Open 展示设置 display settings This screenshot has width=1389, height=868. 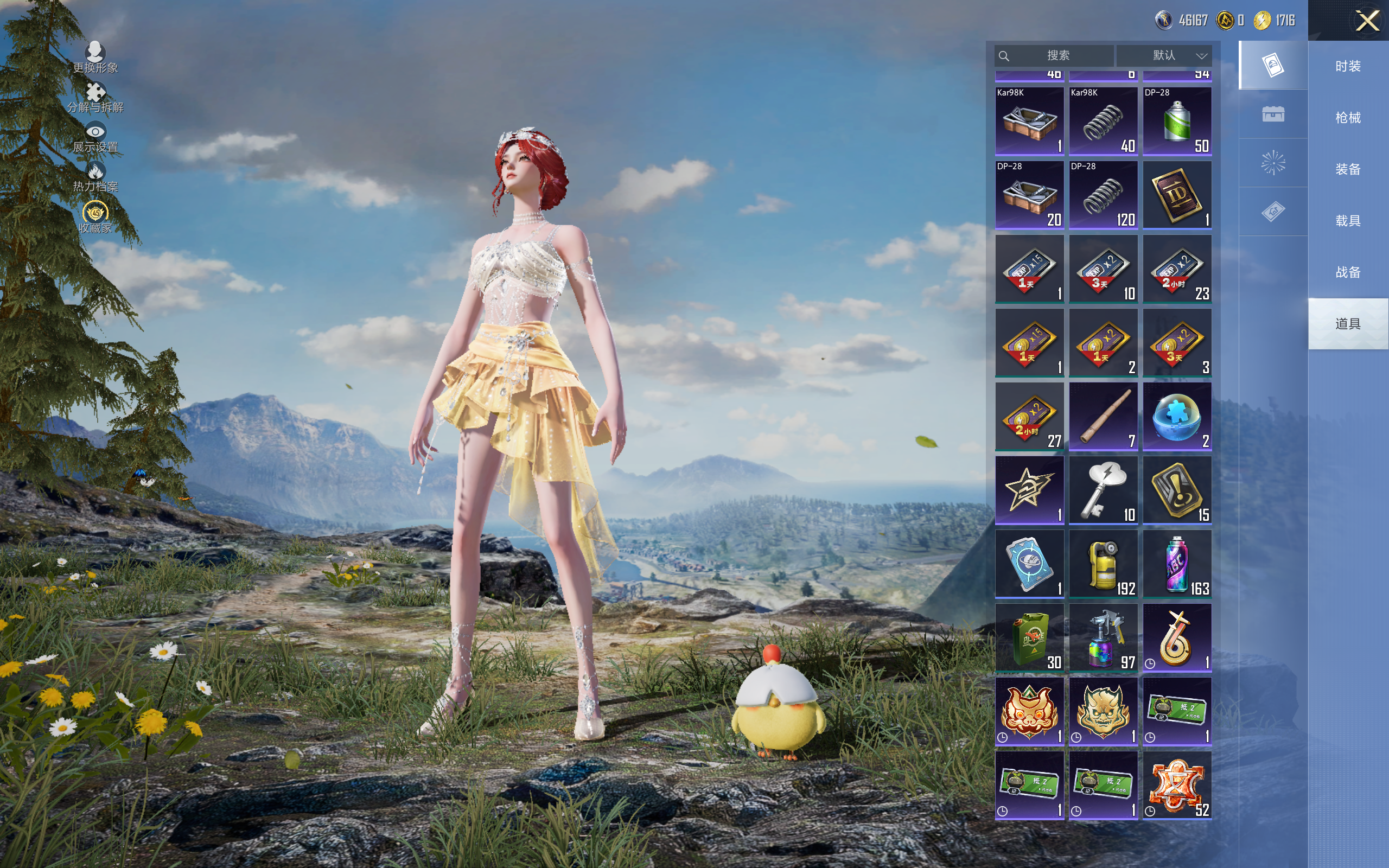click(95, 137)
